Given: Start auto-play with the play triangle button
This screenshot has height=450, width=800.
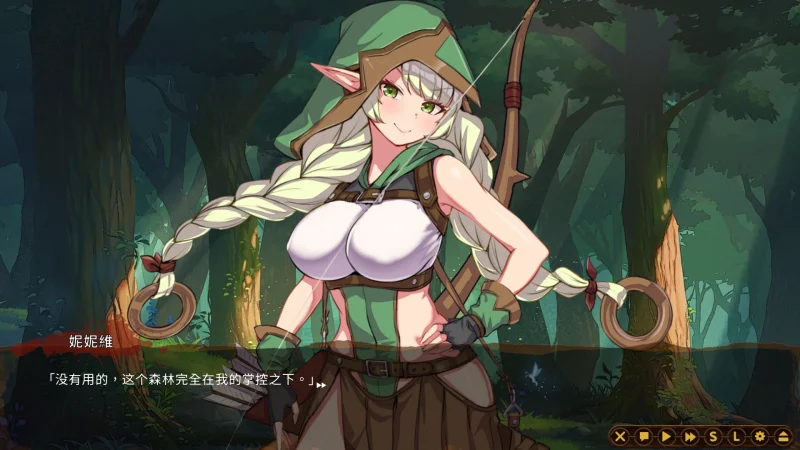Looking at the screenshot, I should (x=666, y=436).
